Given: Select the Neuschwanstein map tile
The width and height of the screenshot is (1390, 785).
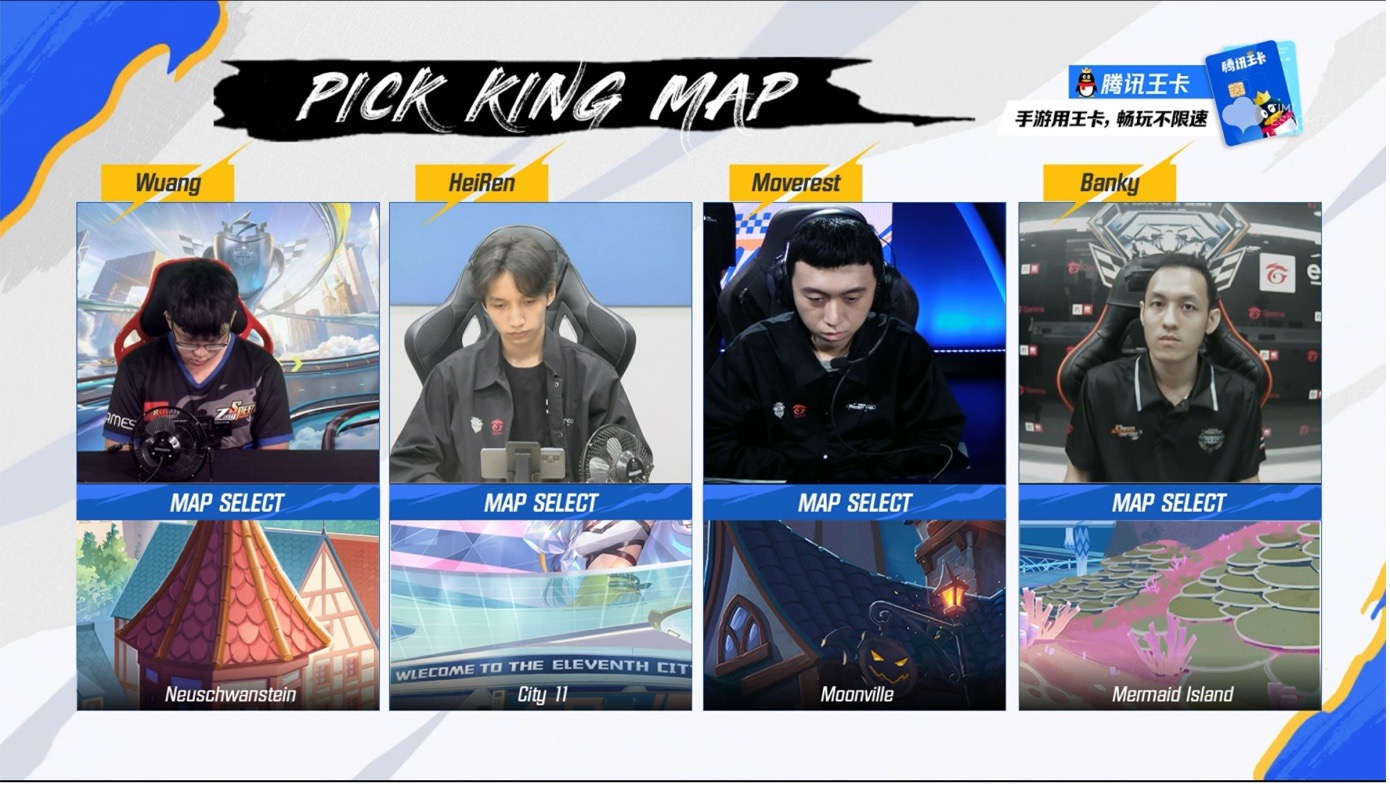Looking at the screenshot, I should point(228,614).
